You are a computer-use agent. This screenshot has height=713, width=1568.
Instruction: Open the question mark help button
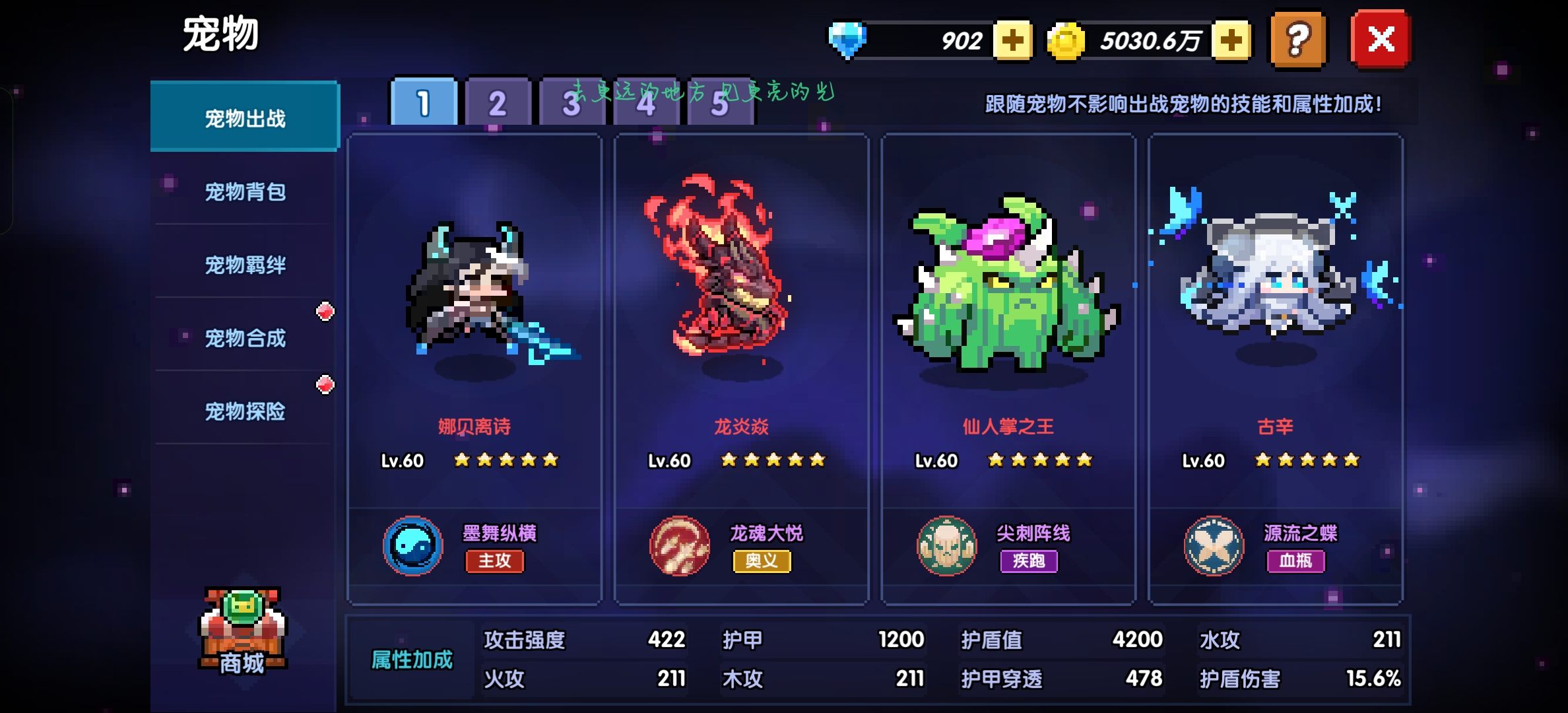[x=1298, y=40]
